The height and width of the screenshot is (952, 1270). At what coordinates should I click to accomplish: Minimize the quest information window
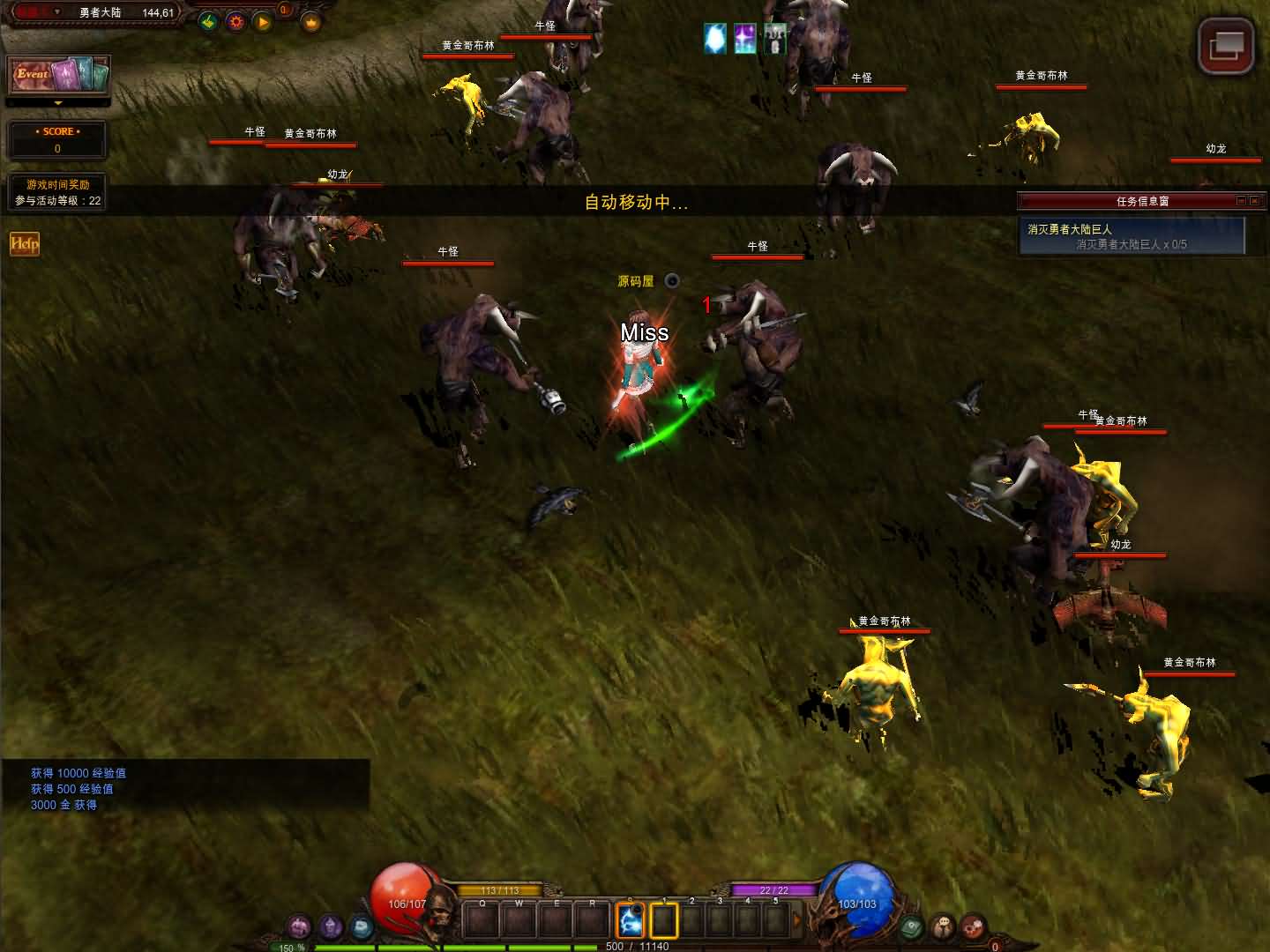[x=1241, y=201]
